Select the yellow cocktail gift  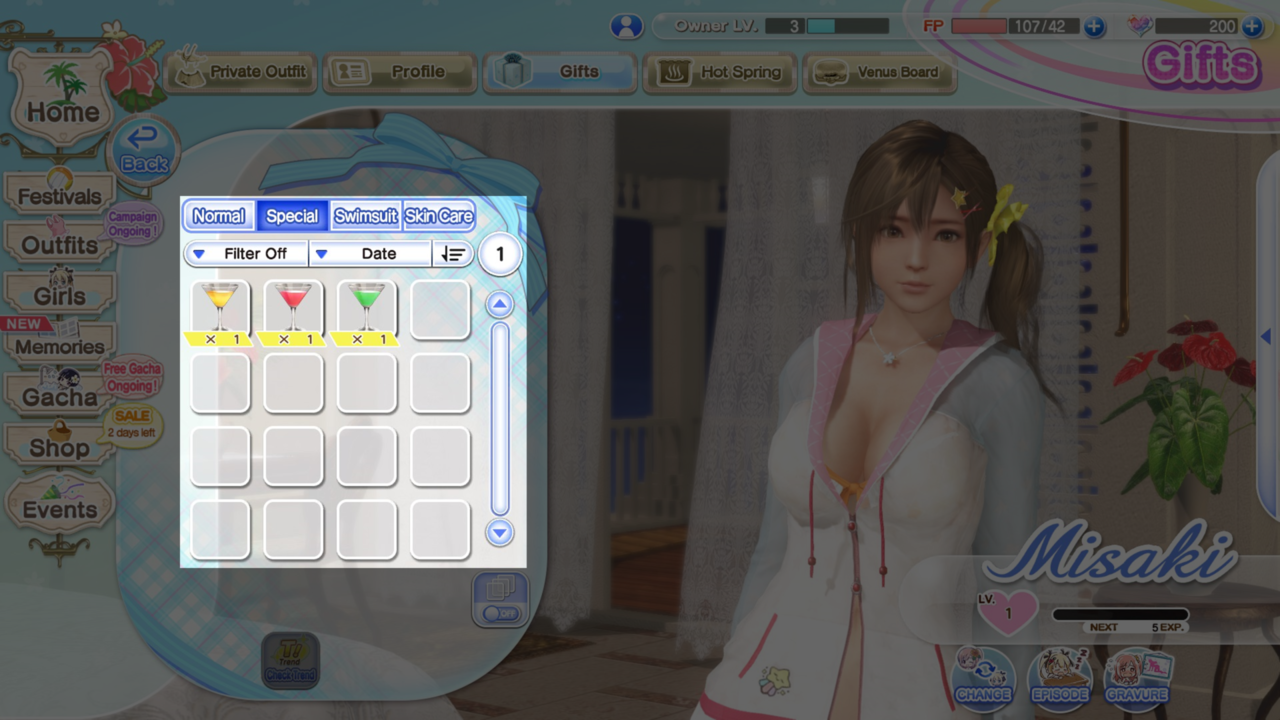coord(220,307)
